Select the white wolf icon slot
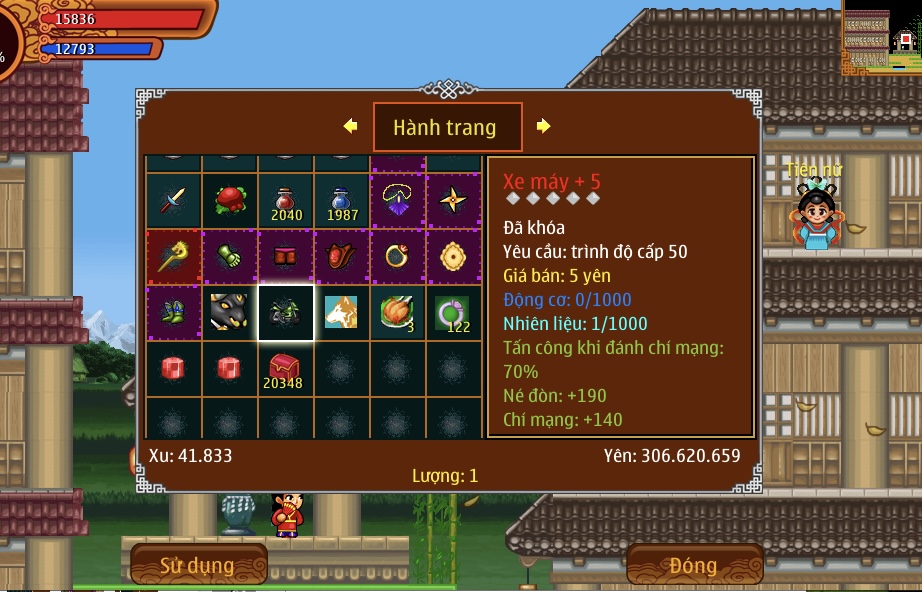The height and width of the screenshot is (592, 922). (342, 313)
